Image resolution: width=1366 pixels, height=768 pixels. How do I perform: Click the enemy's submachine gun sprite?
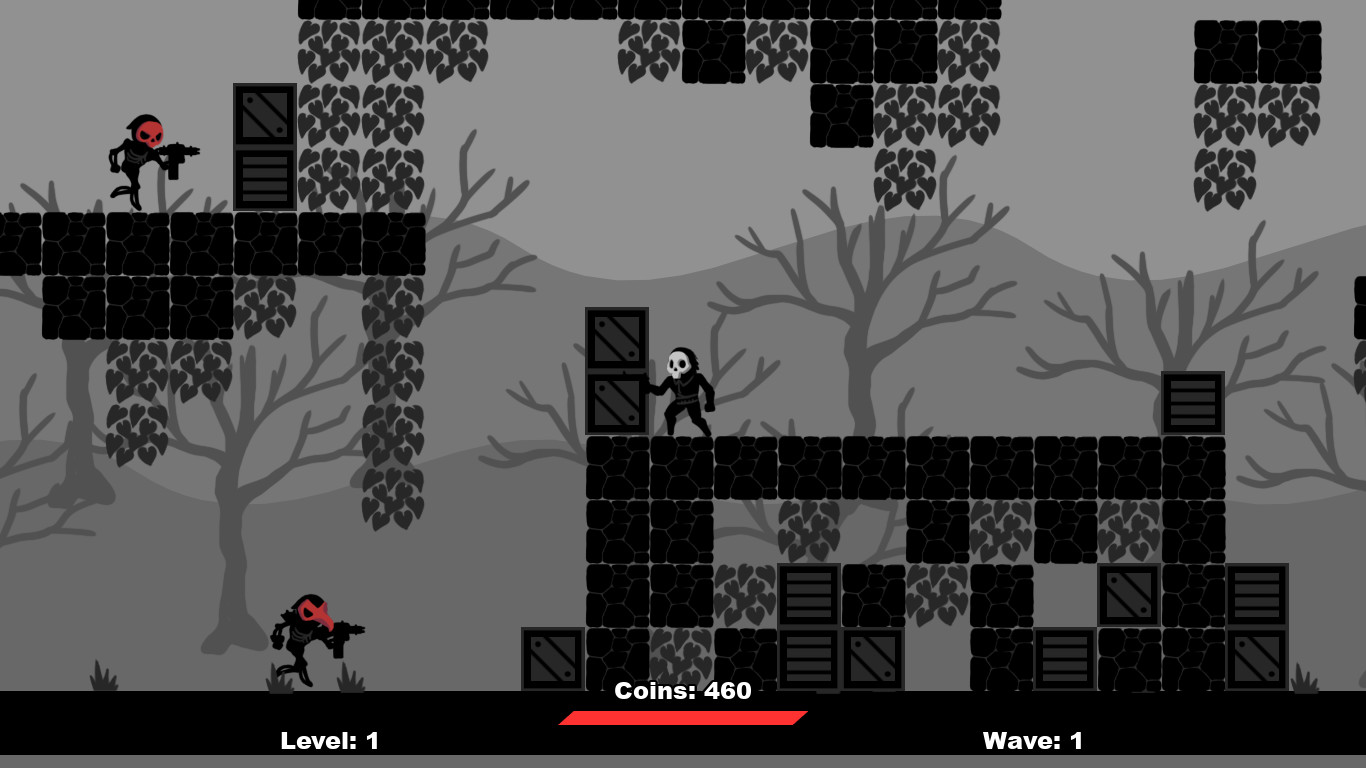(178, 156)
